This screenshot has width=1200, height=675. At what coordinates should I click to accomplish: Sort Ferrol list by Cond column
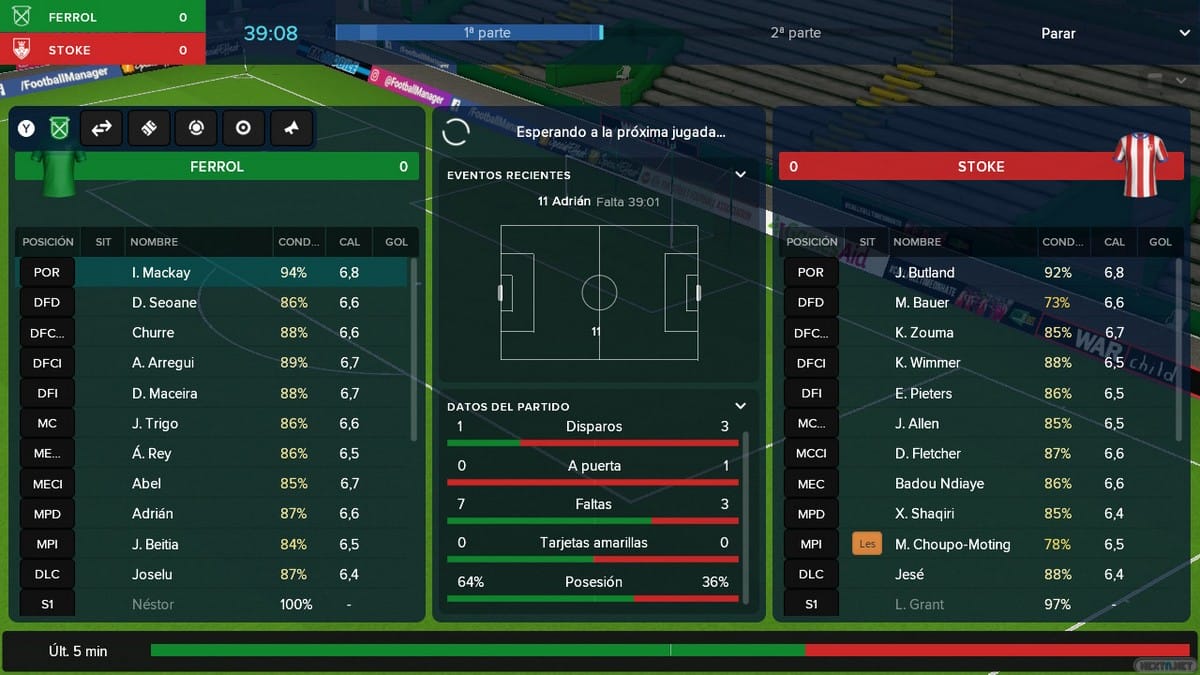[298, 241]
